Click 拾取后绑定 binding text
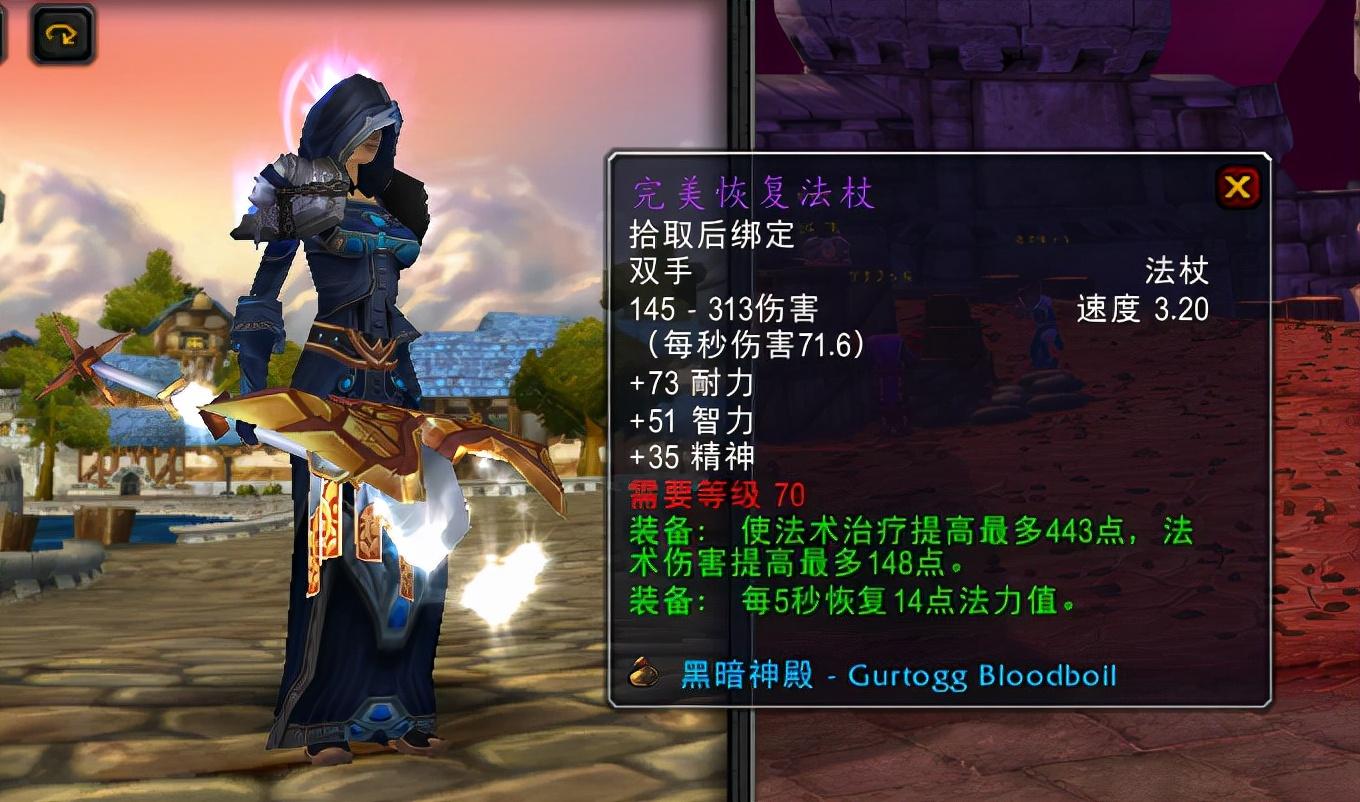 (713, 236)
